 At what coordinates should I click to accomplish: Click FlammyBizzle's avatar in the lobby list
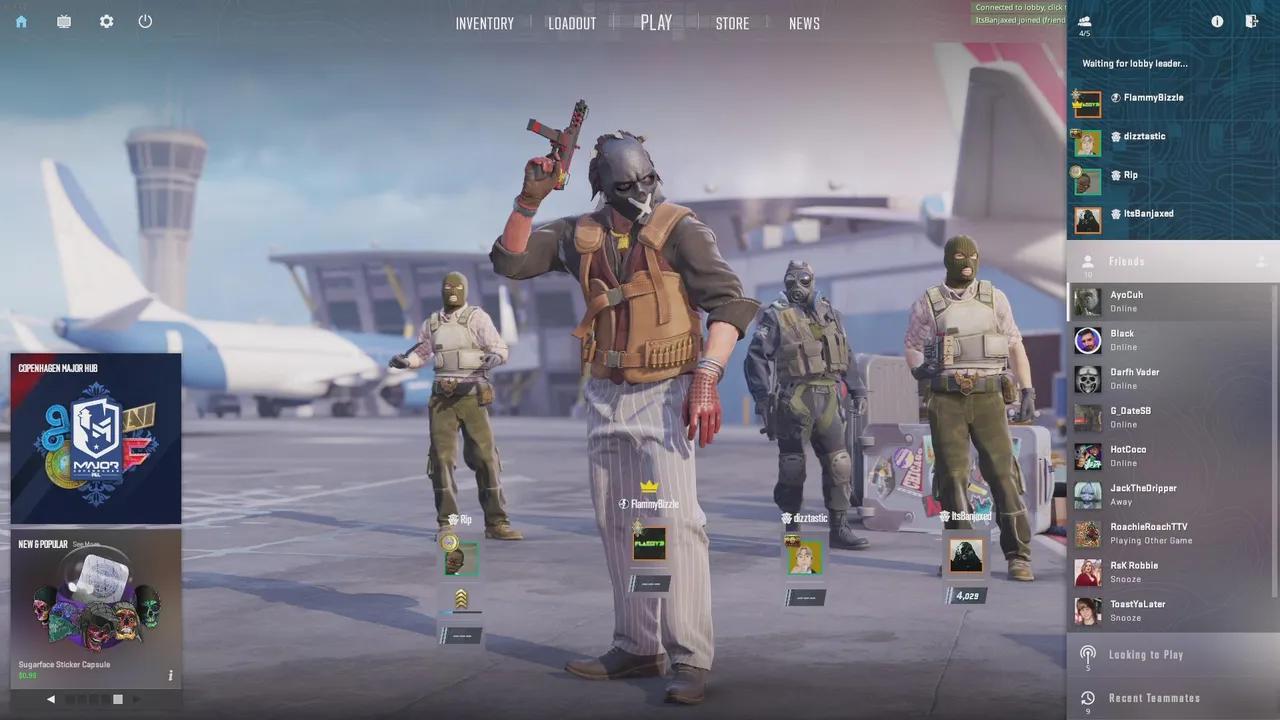[x=1087, y=104]
